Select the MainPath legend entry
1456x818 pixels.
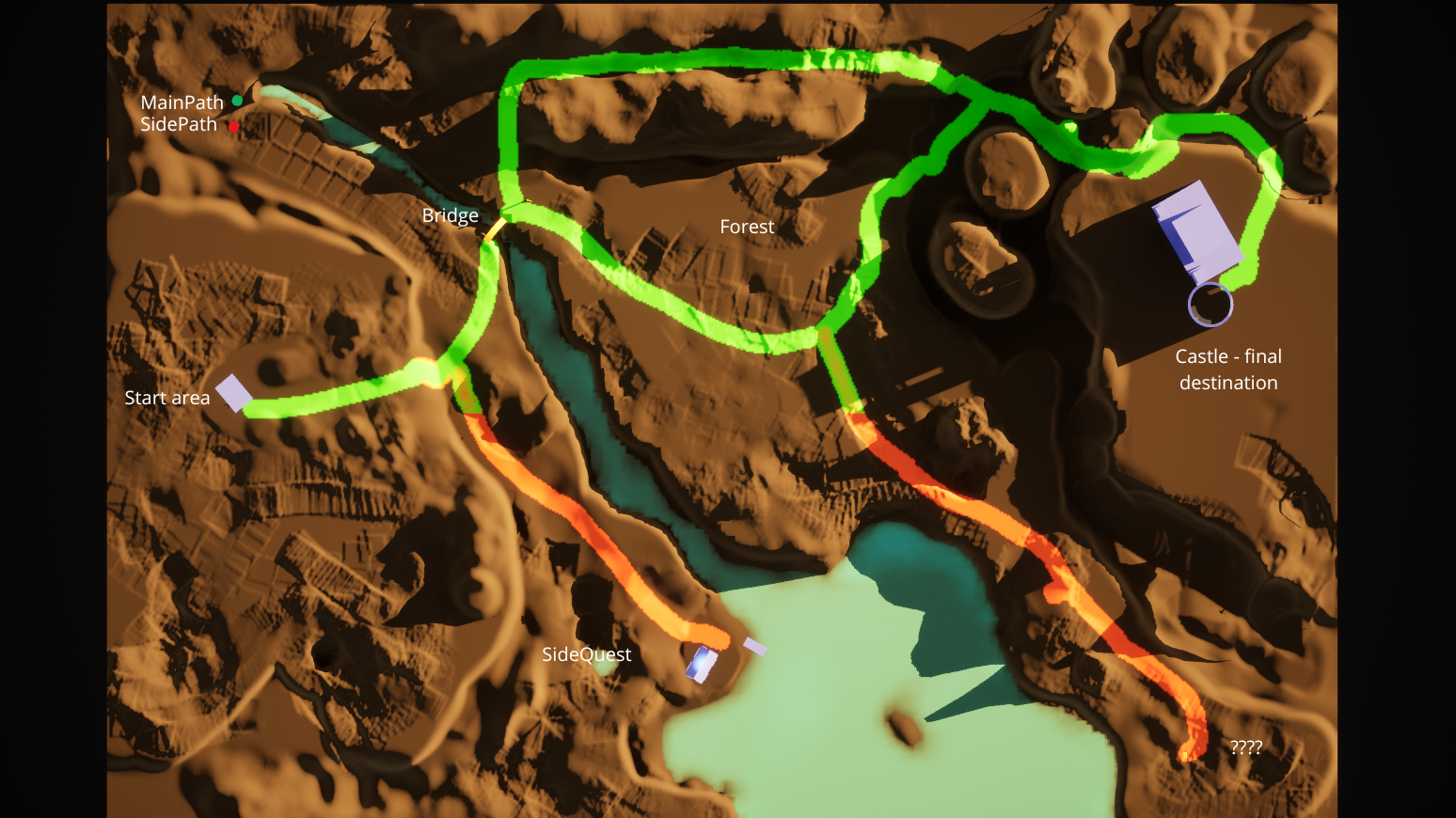(182, 102)
